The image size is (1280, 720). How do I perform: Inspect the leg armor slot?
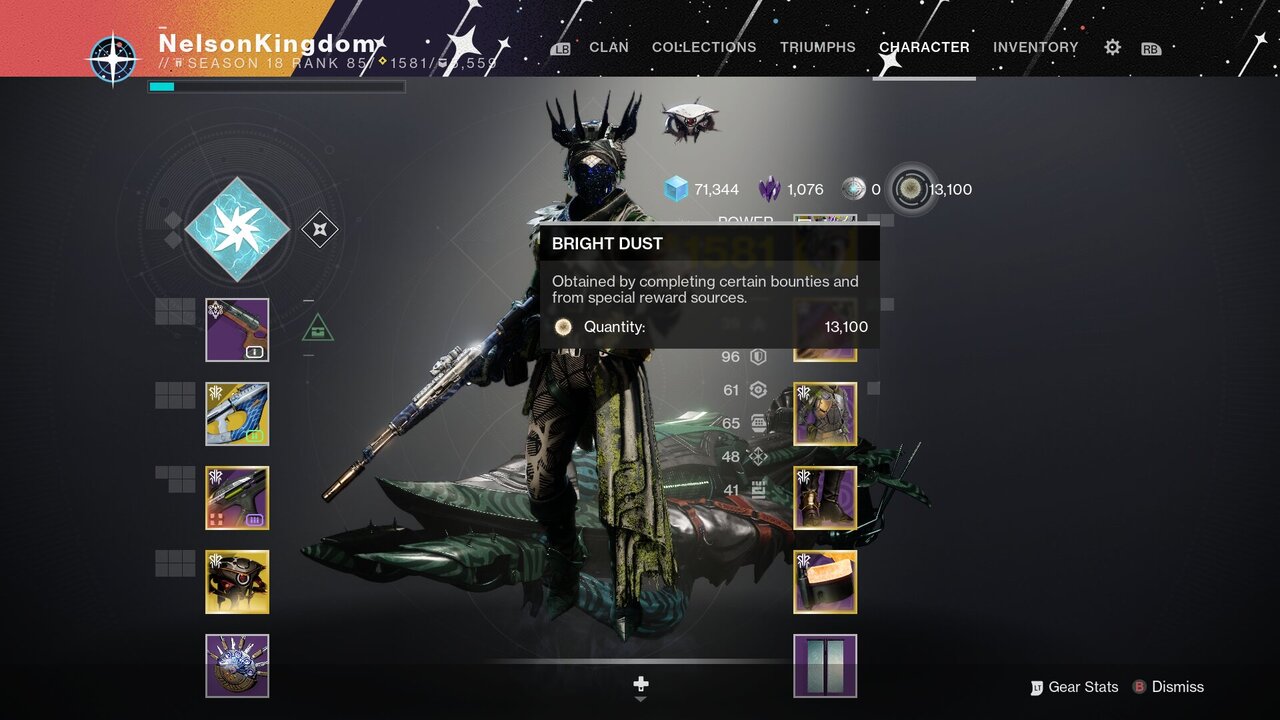[x=825, y=498]
